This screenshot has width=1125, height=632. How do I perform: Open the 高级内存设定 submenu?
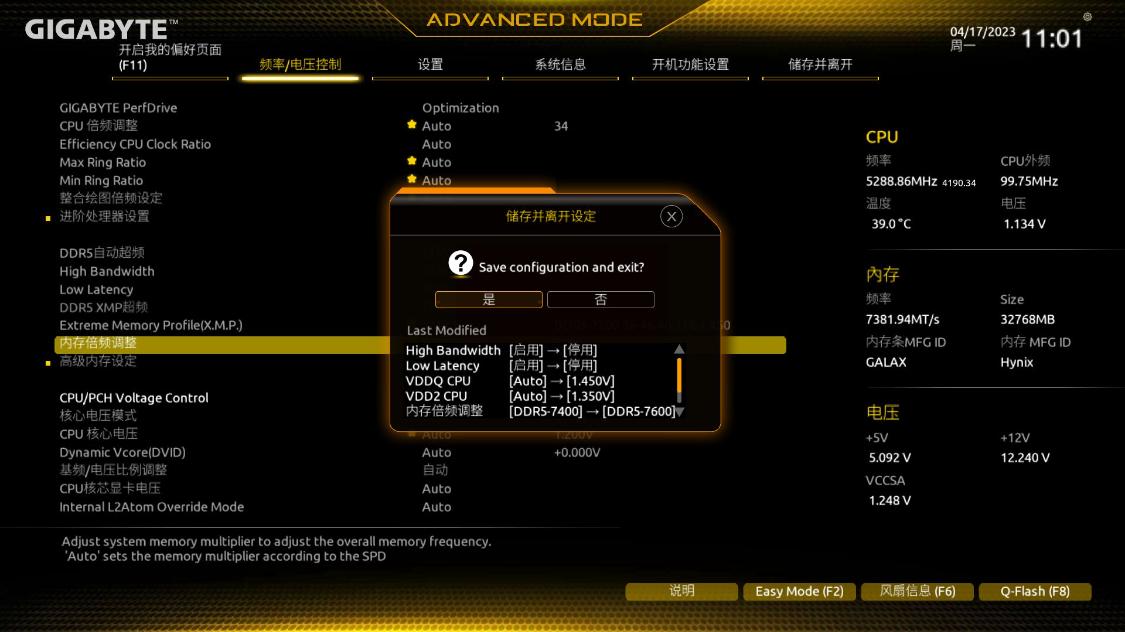[98, 361]
